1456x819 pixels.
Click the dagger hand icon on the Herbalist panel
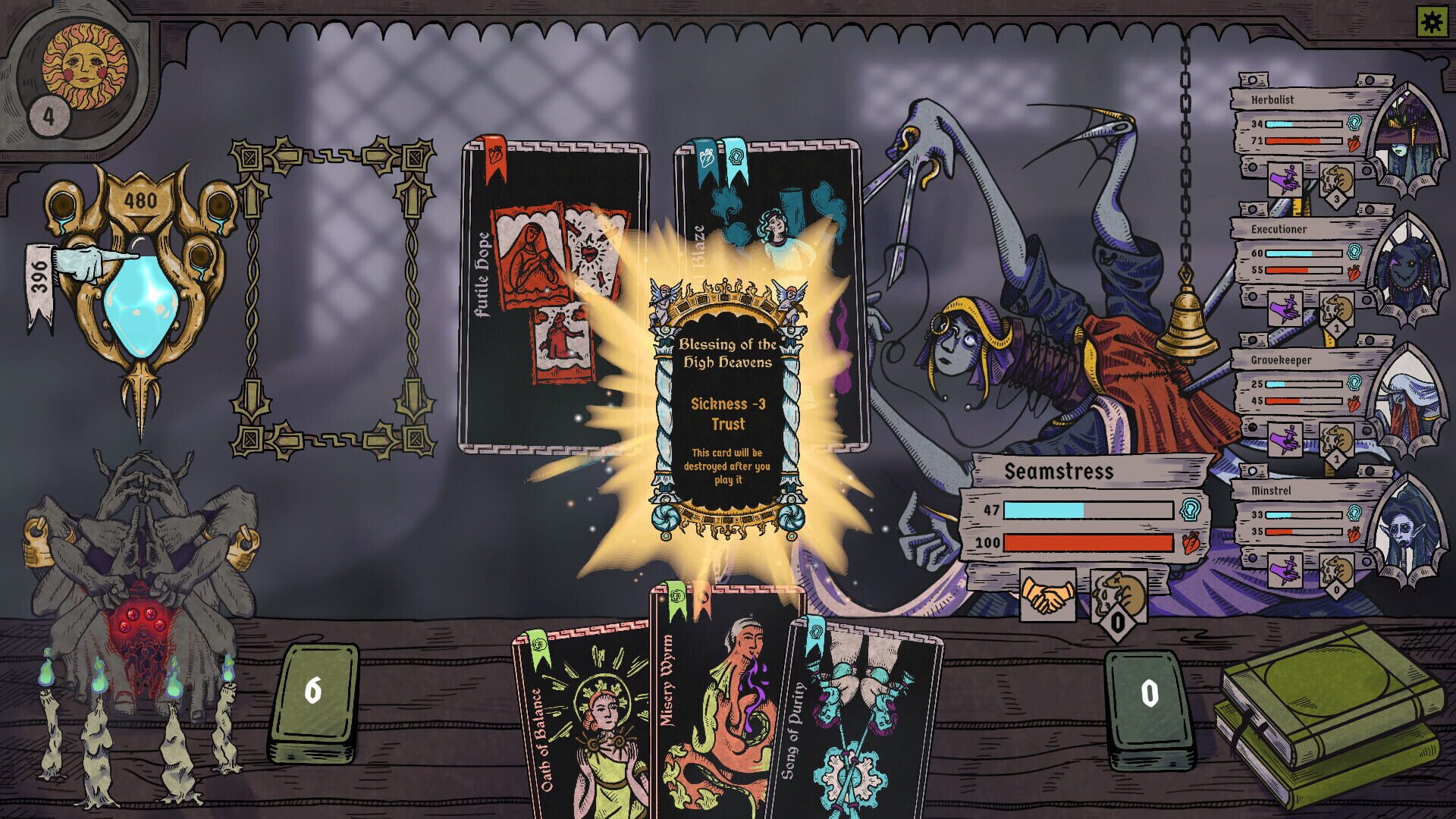point(1286,177)
